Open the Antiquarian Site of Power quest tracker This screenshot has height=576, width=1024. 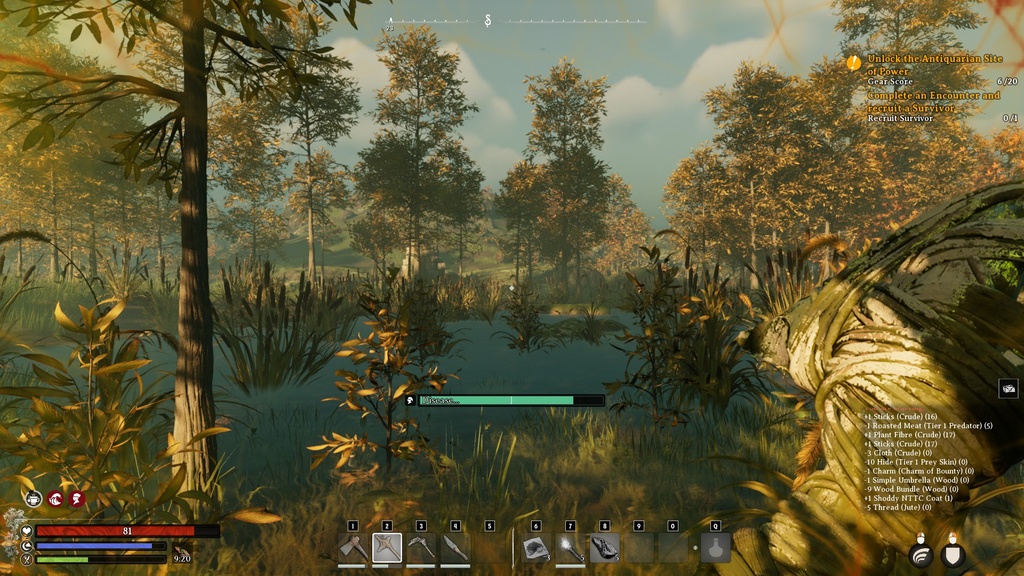tap(934, 65)
